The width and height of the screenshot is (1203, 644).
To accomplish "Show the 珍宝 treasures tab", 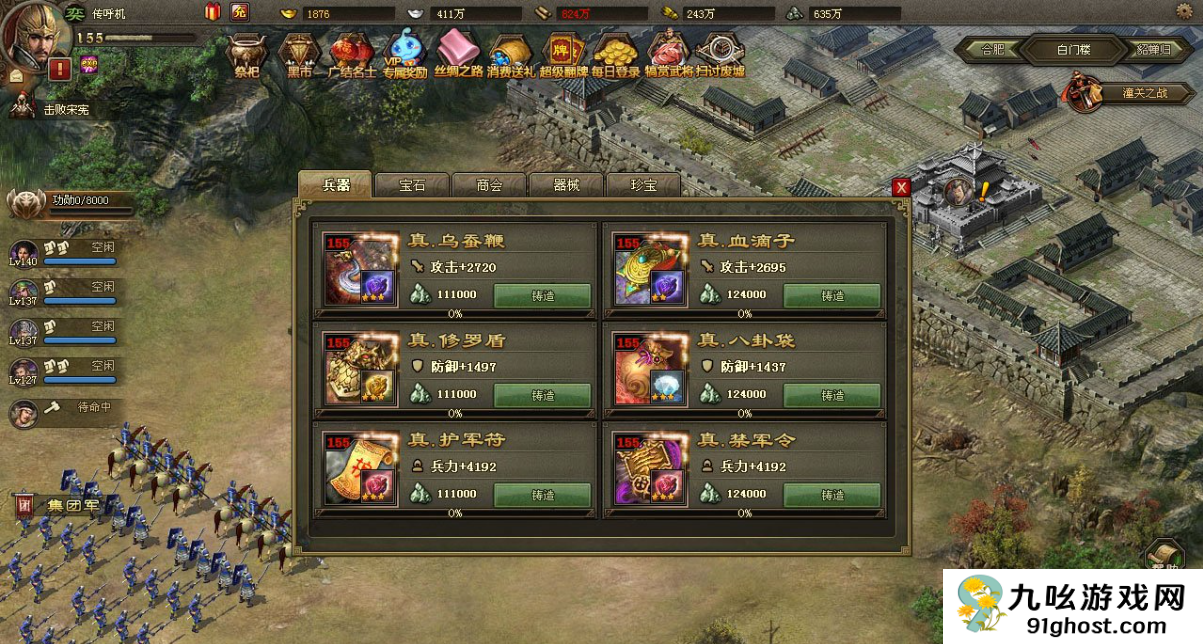I will point(643,185).
